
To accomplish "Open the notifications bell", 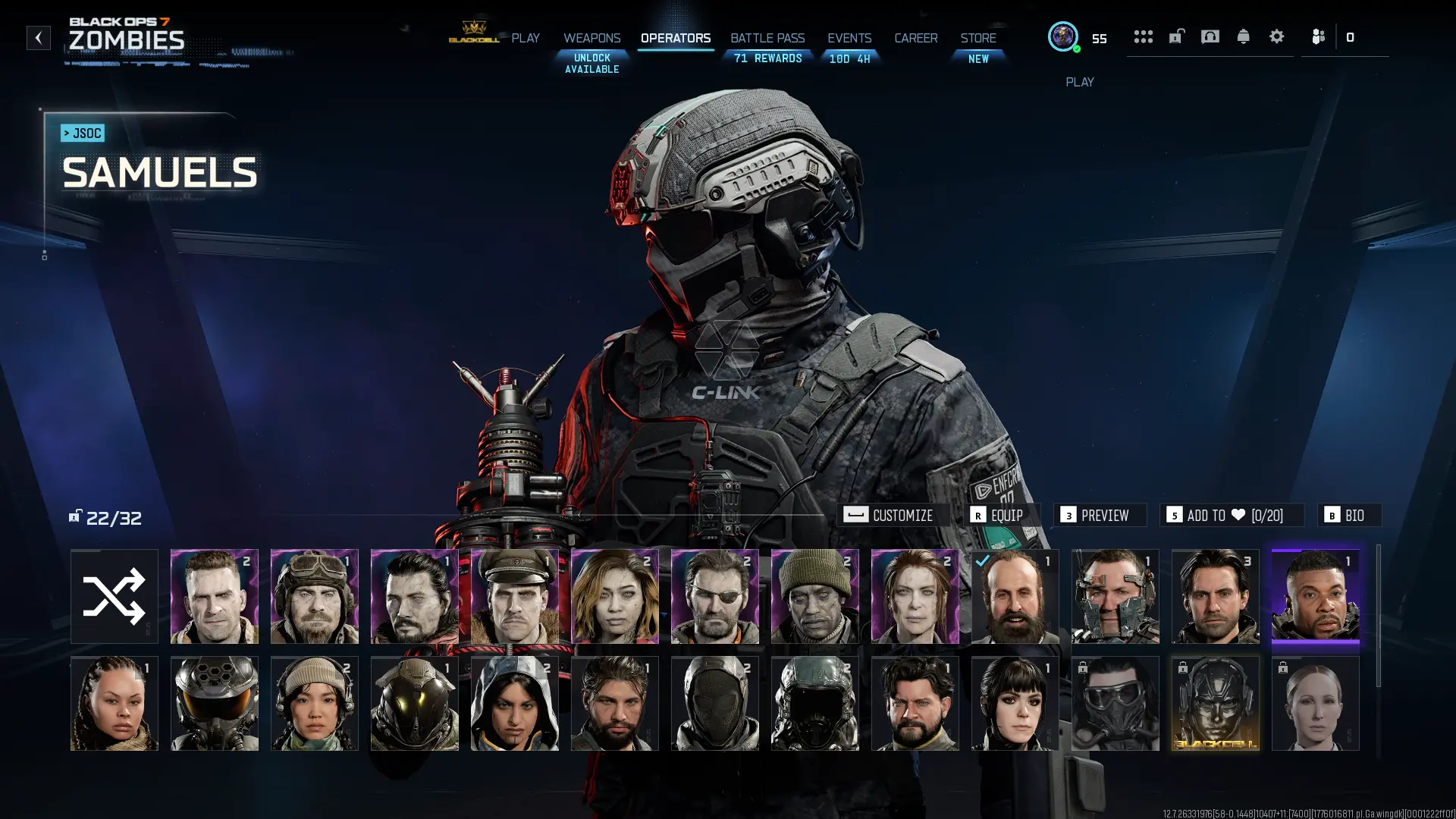I will [1243, 36].
